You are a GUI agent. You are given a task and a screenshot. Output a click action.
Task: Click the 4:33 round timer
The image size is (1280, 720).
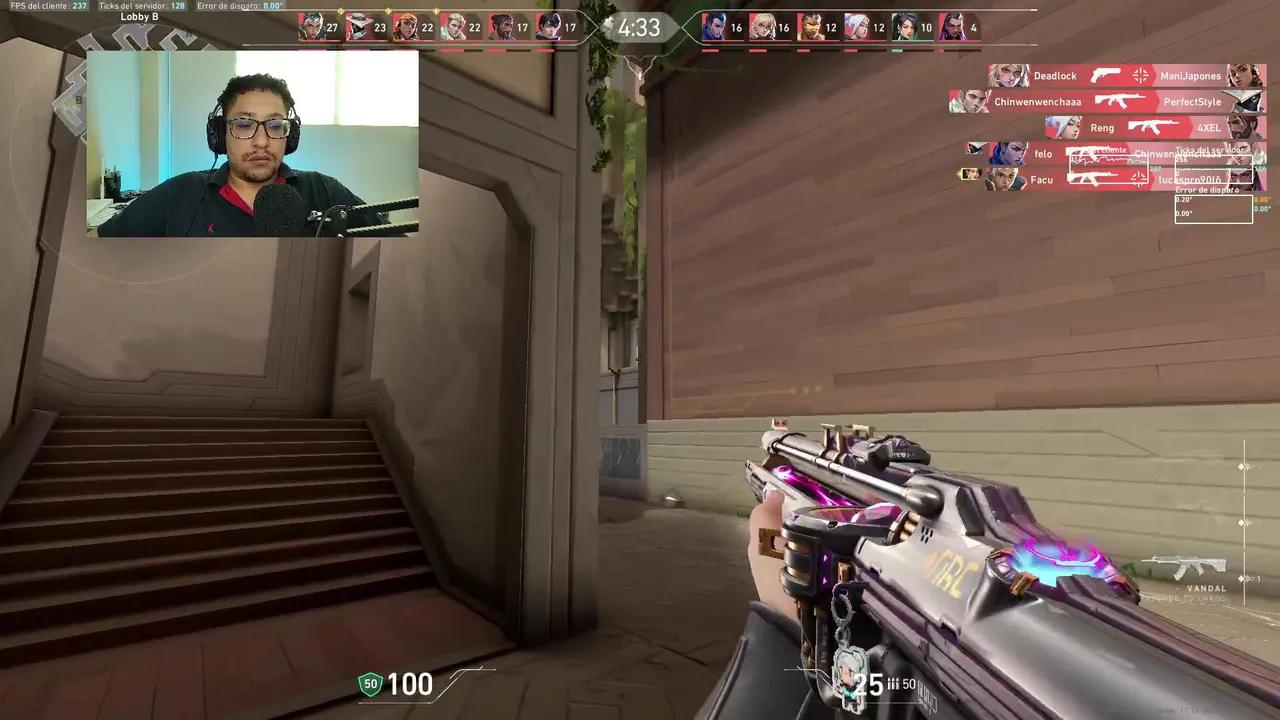639,28
